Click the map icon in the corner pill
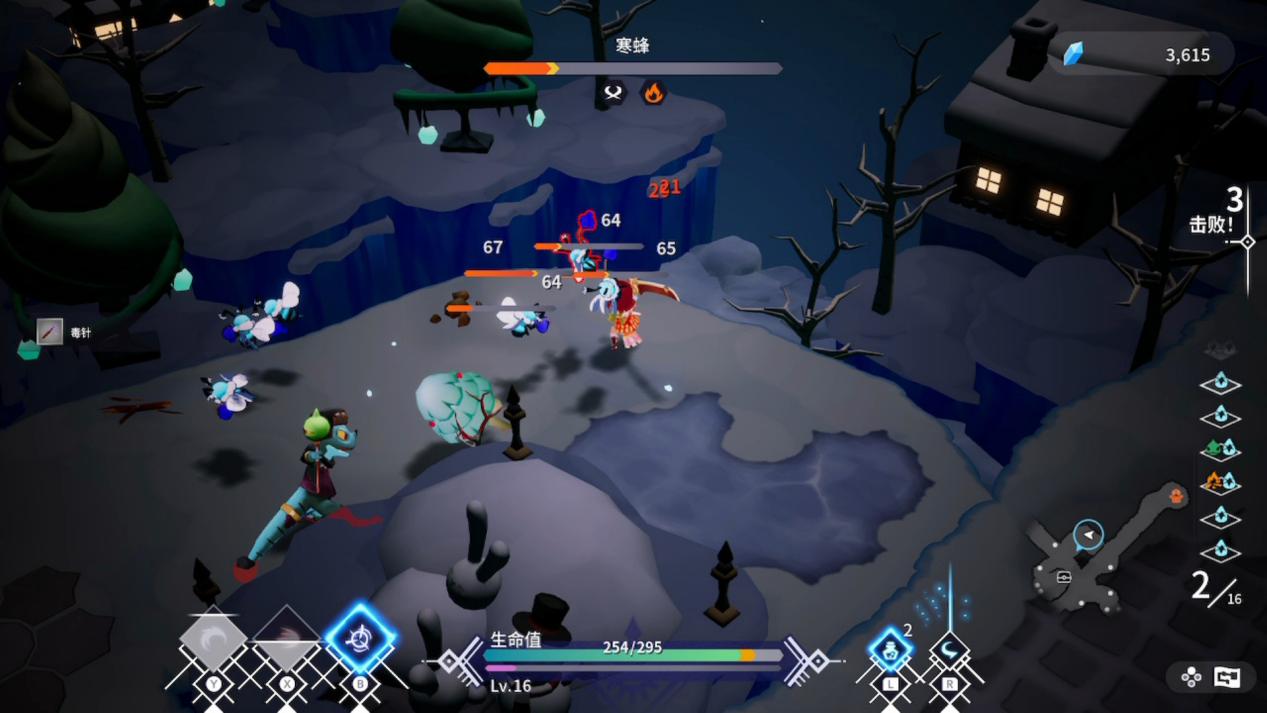1267x713 pixels. pyautogui.click(x=1227, y=677)
